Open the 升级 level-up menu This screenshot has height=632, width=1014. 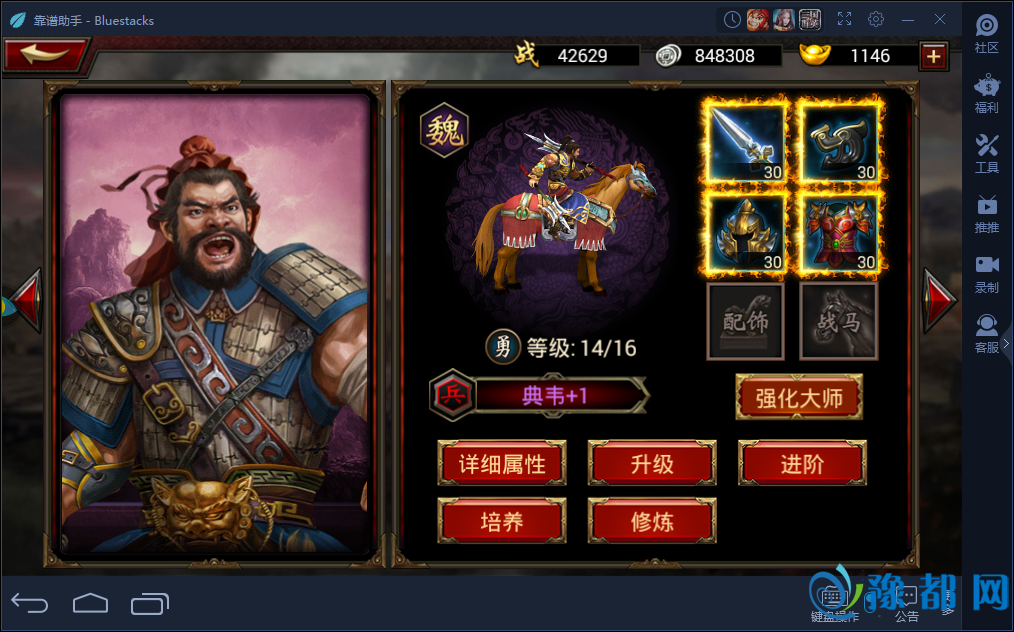(x=652, y=464)
